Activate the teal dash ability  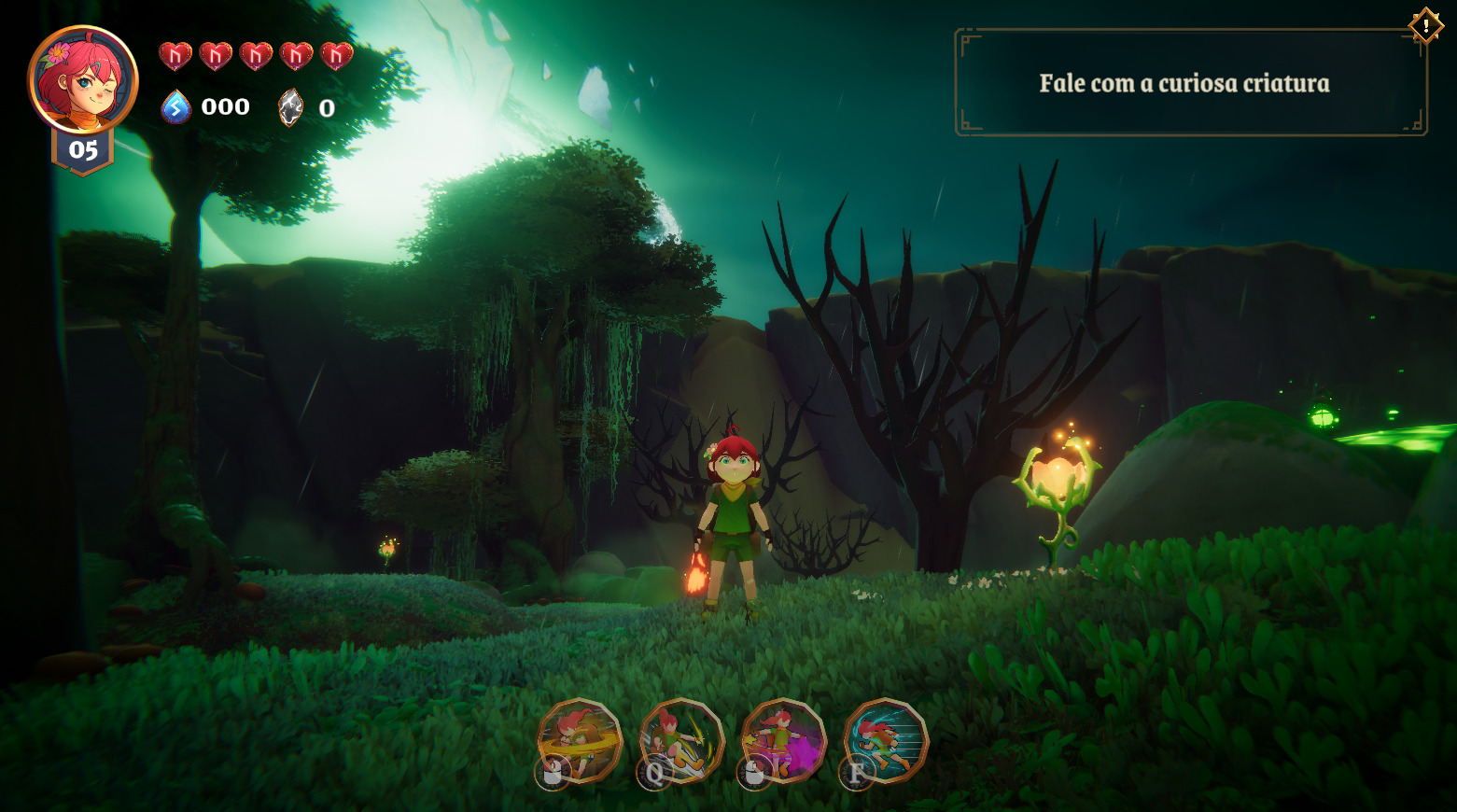[886, 740]
